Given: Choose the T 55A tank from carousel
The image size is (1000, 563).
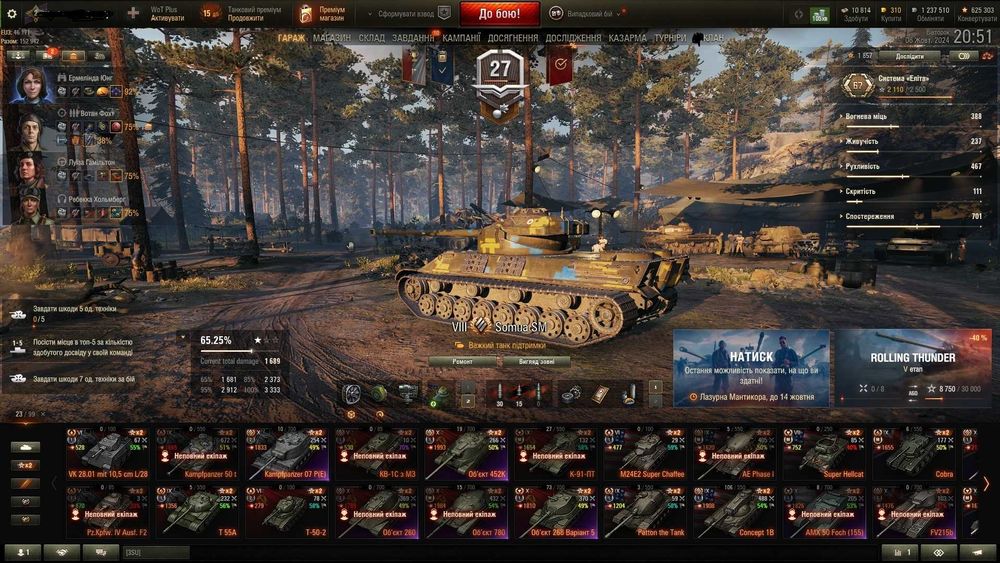Looking at the screenshot, I should [x=199, y=513].
